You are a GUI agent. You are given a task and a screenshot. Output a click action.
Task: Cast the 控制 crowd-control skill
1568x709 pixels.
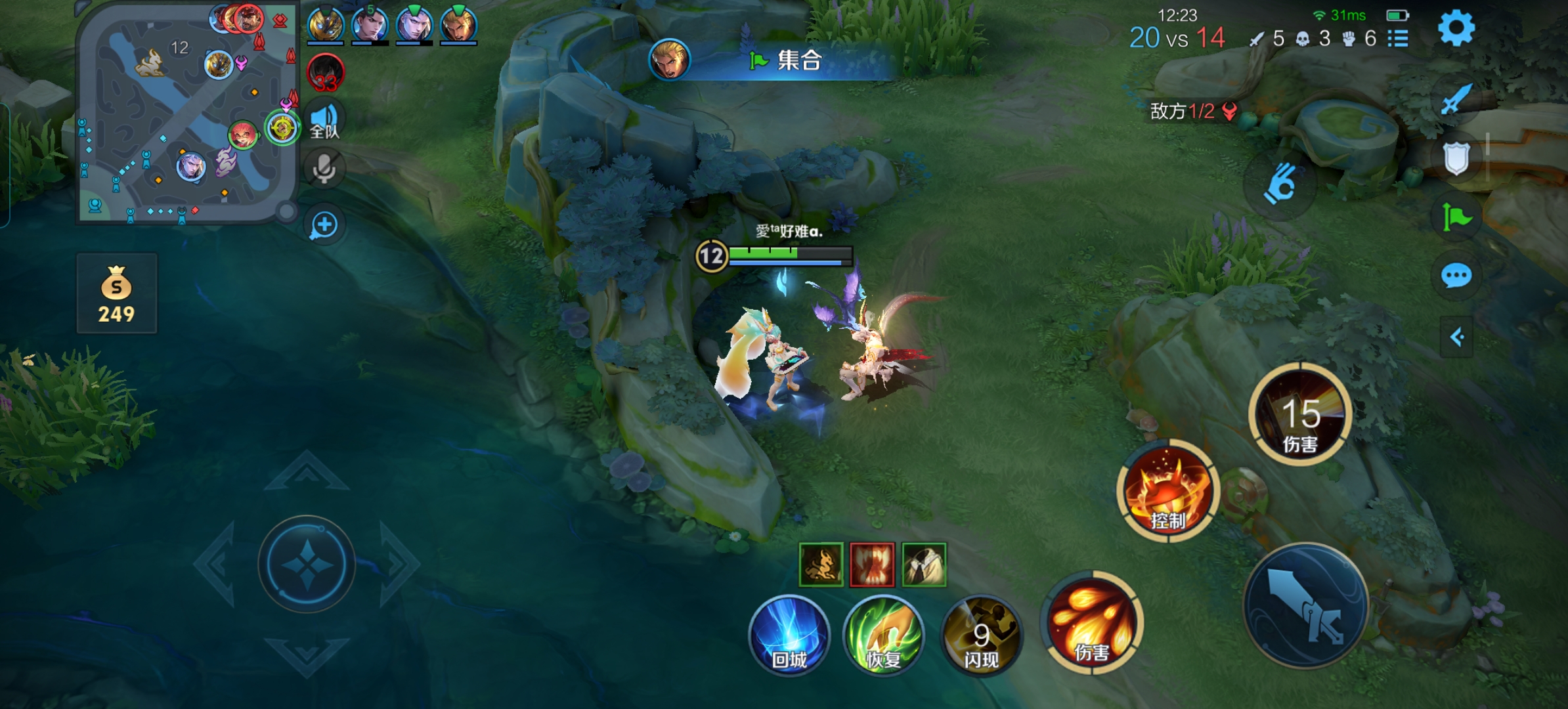(1168, 490)
